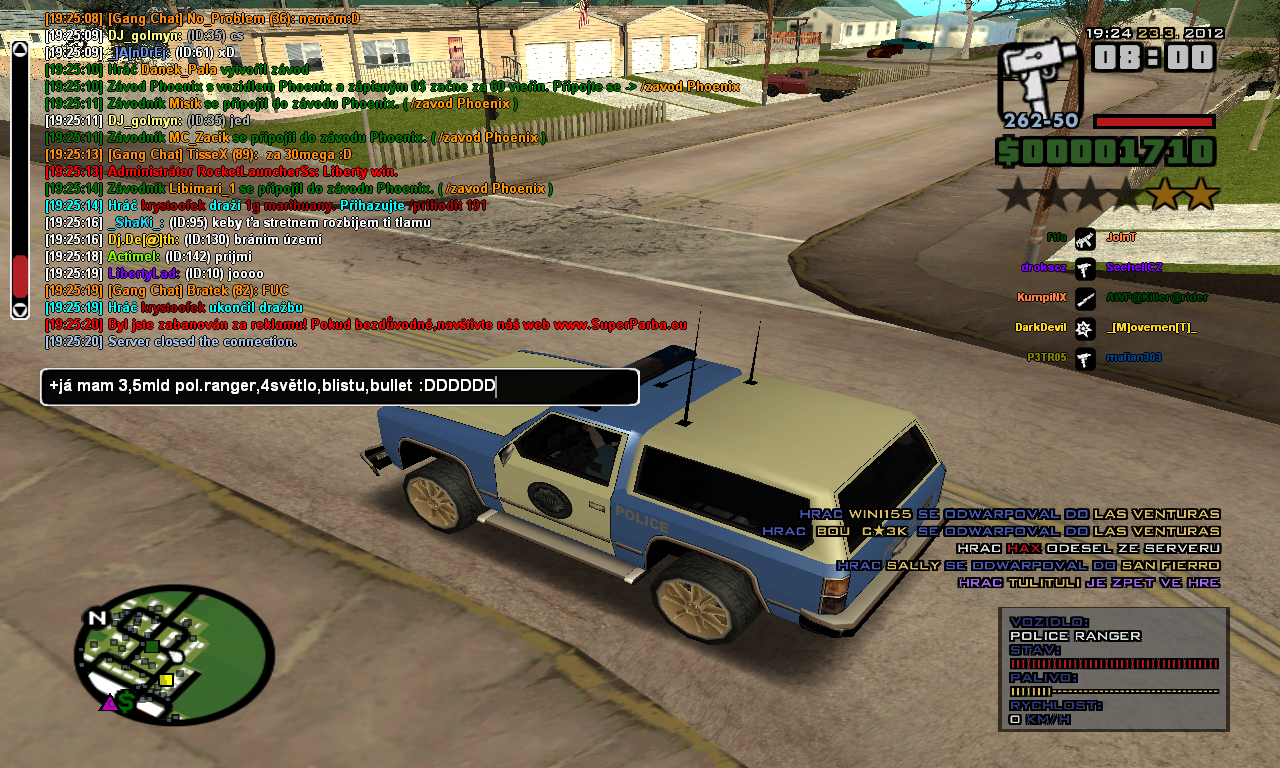
Task: Click the chat scrollbar down arrow
Action: pyautogui.click(x=20, y=309)
